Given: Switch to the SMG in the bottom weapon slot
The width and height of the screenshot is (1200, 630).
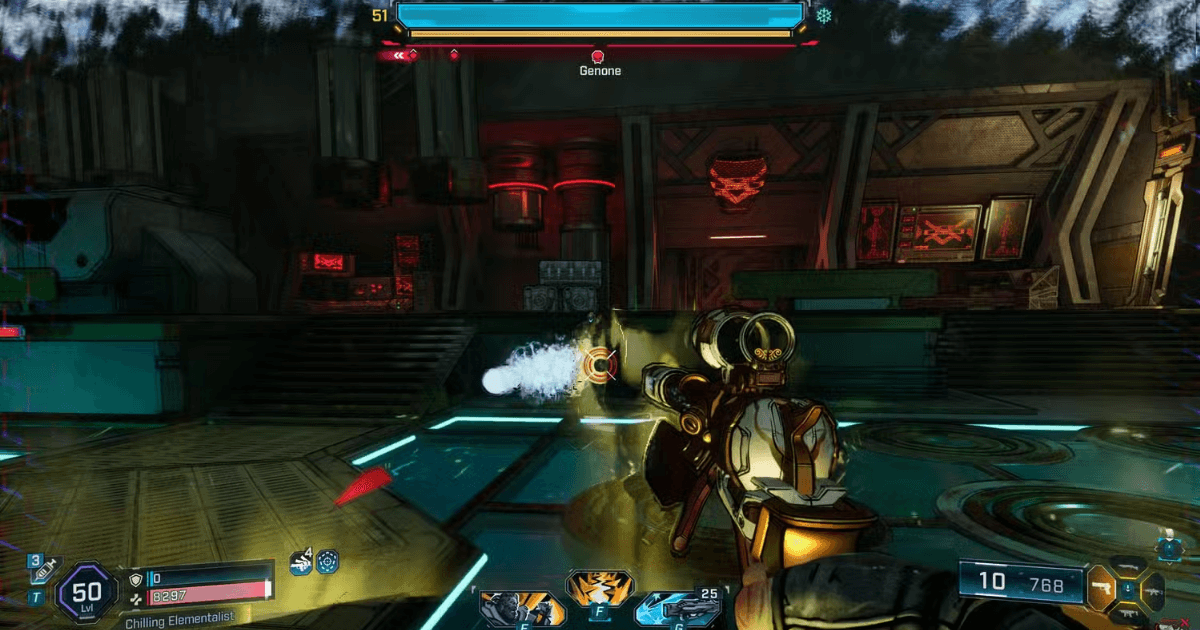Looking at the screenshot, I should [1130, 614].
